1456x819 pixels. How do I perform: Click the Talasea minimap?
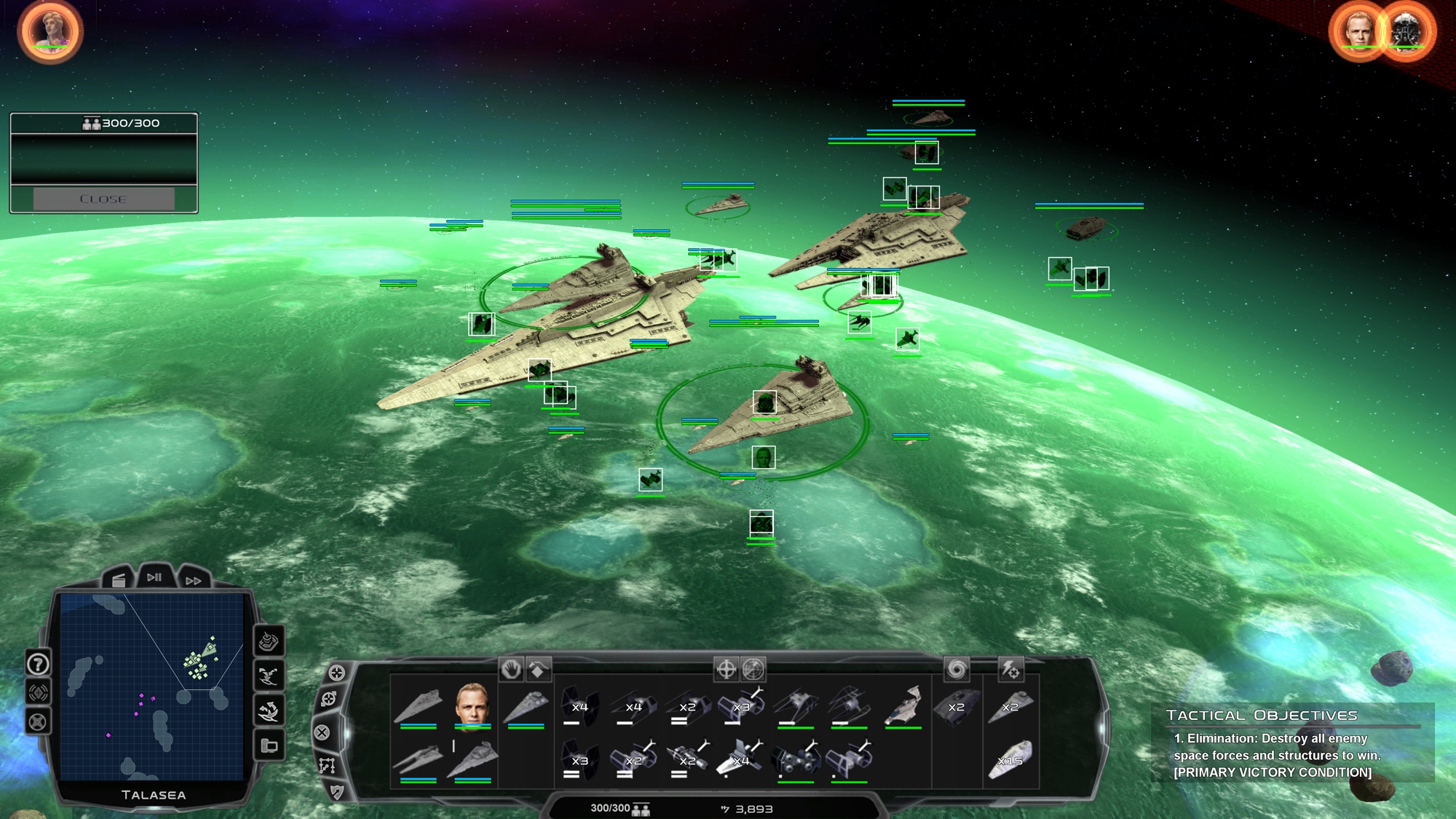click(152, 686)
